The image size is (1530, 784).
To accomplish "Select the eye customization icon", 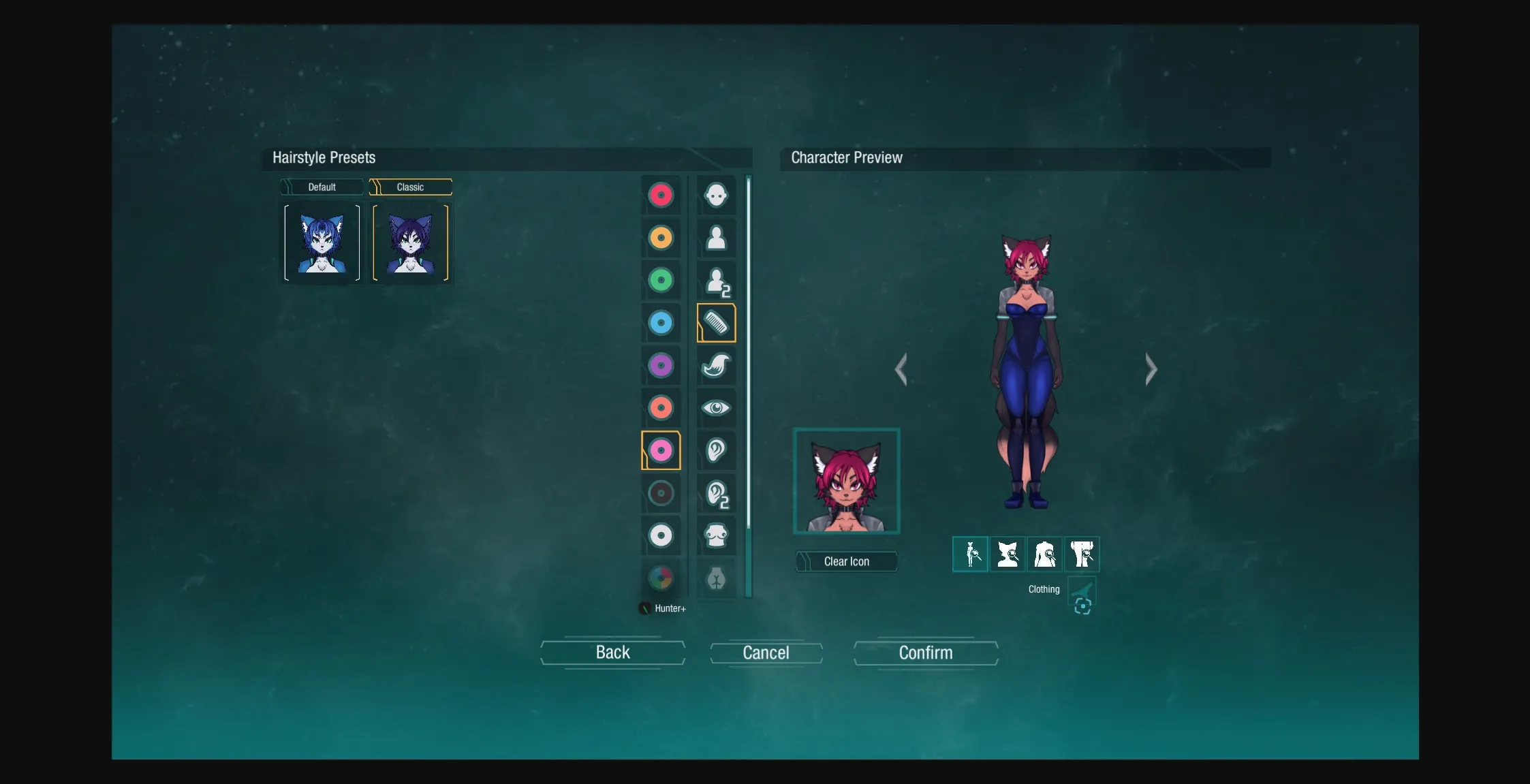I will [x=716, y=408].
